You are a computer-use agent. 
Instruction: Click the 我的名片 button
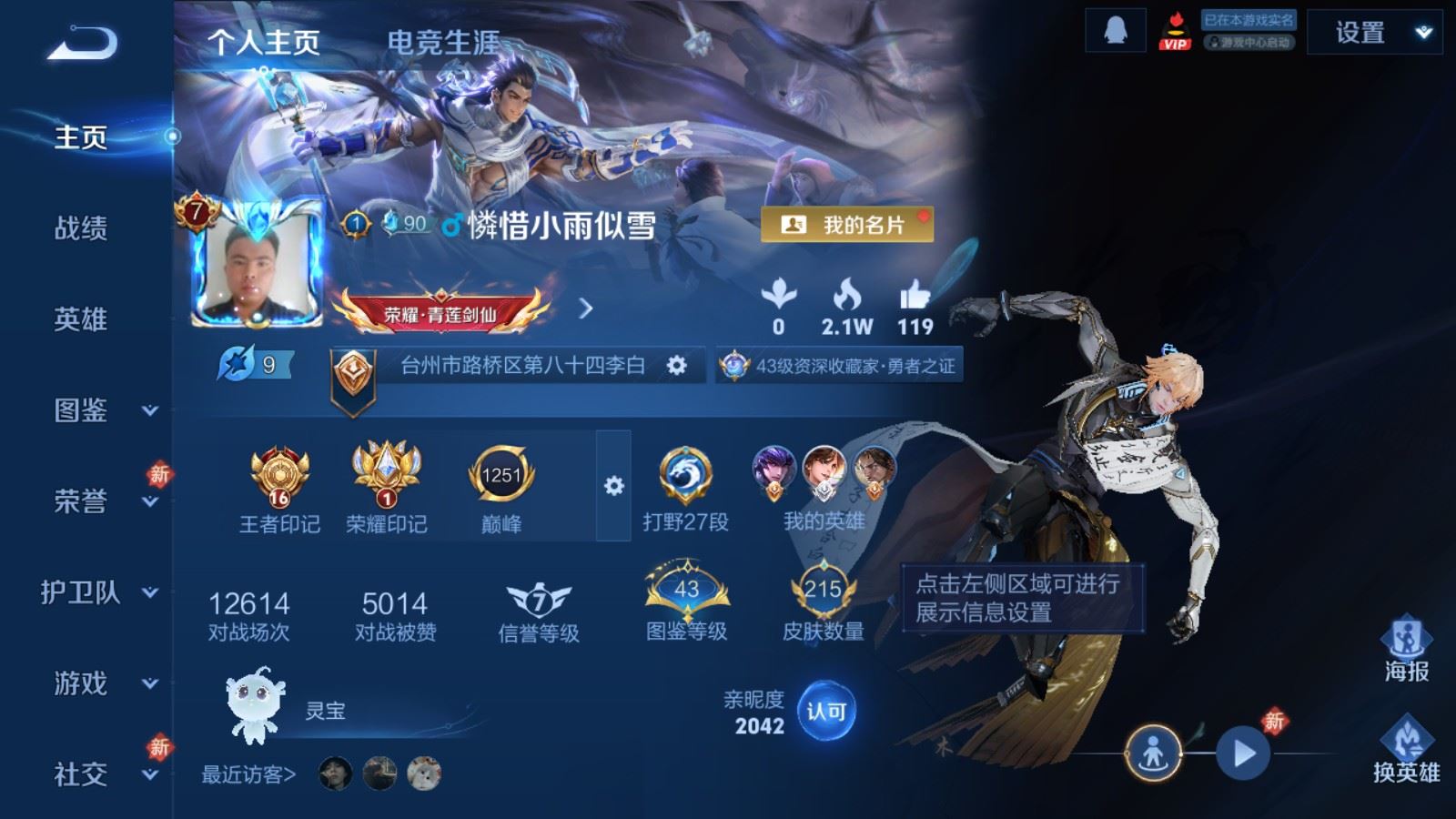click(848, 221)
